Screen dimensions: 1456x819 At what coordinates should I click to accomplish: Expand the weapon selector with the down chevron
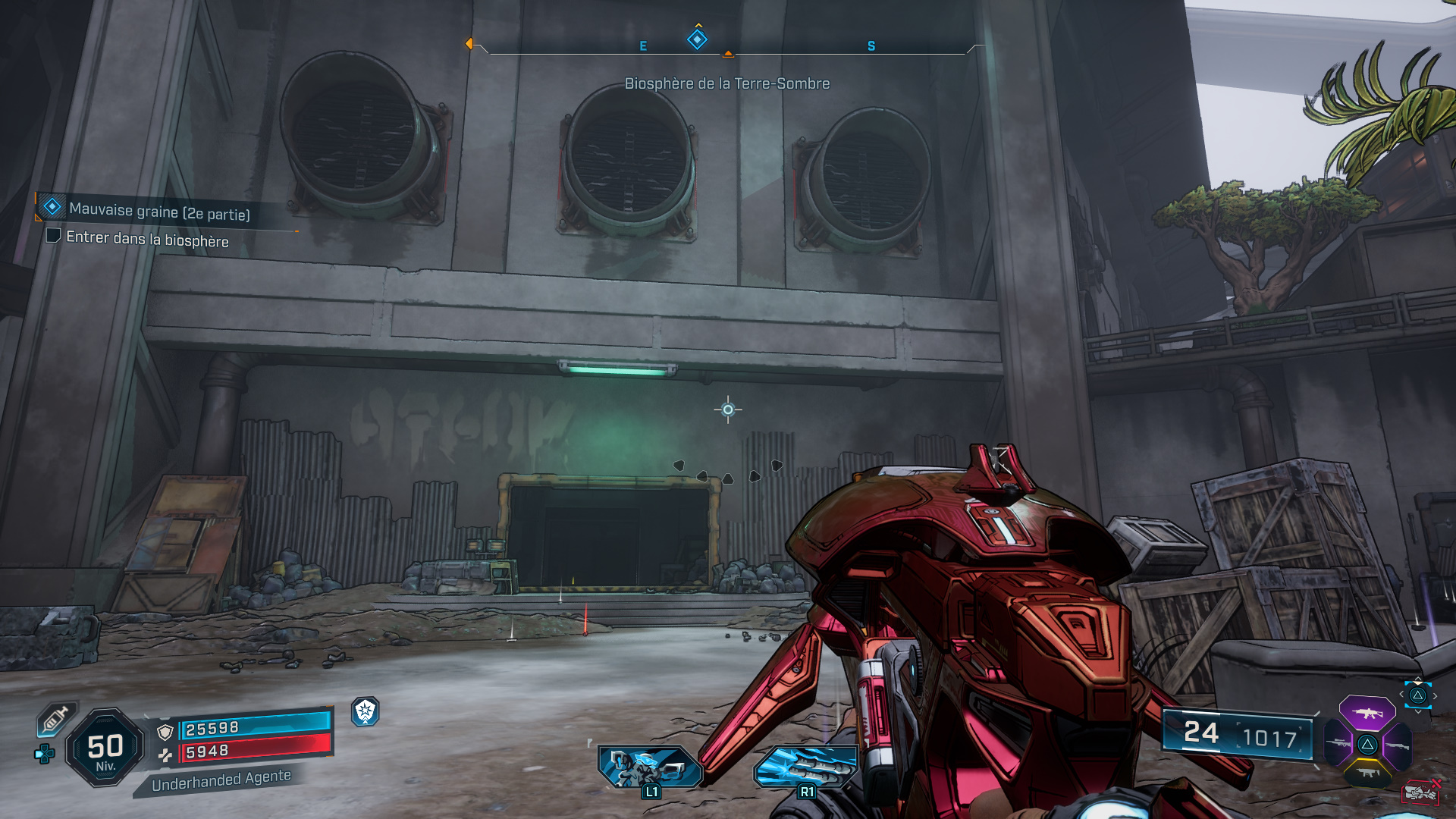coord(1419,711)
